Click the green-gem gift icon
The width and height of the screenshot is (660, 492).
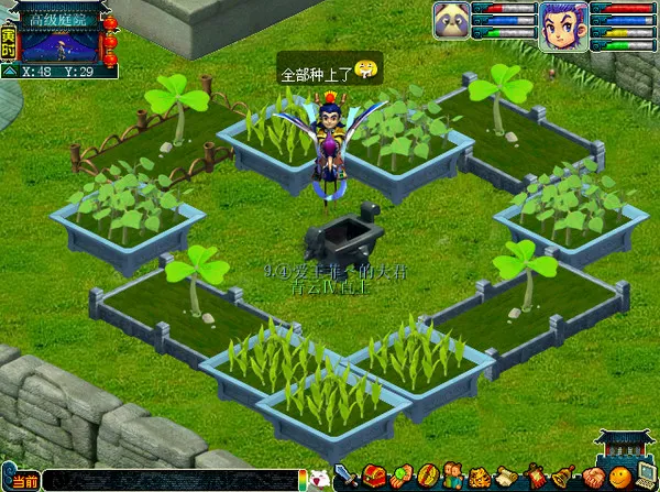tap(401, 474)
